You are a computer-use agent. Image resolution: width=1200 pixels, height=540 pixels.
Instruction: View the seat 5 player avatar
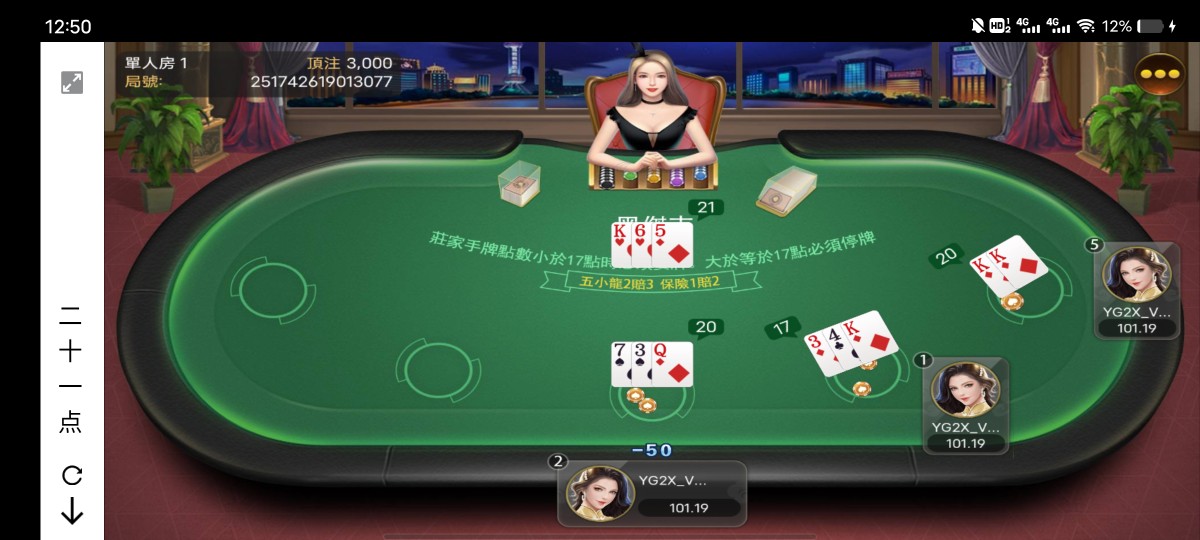[1136, 275]
